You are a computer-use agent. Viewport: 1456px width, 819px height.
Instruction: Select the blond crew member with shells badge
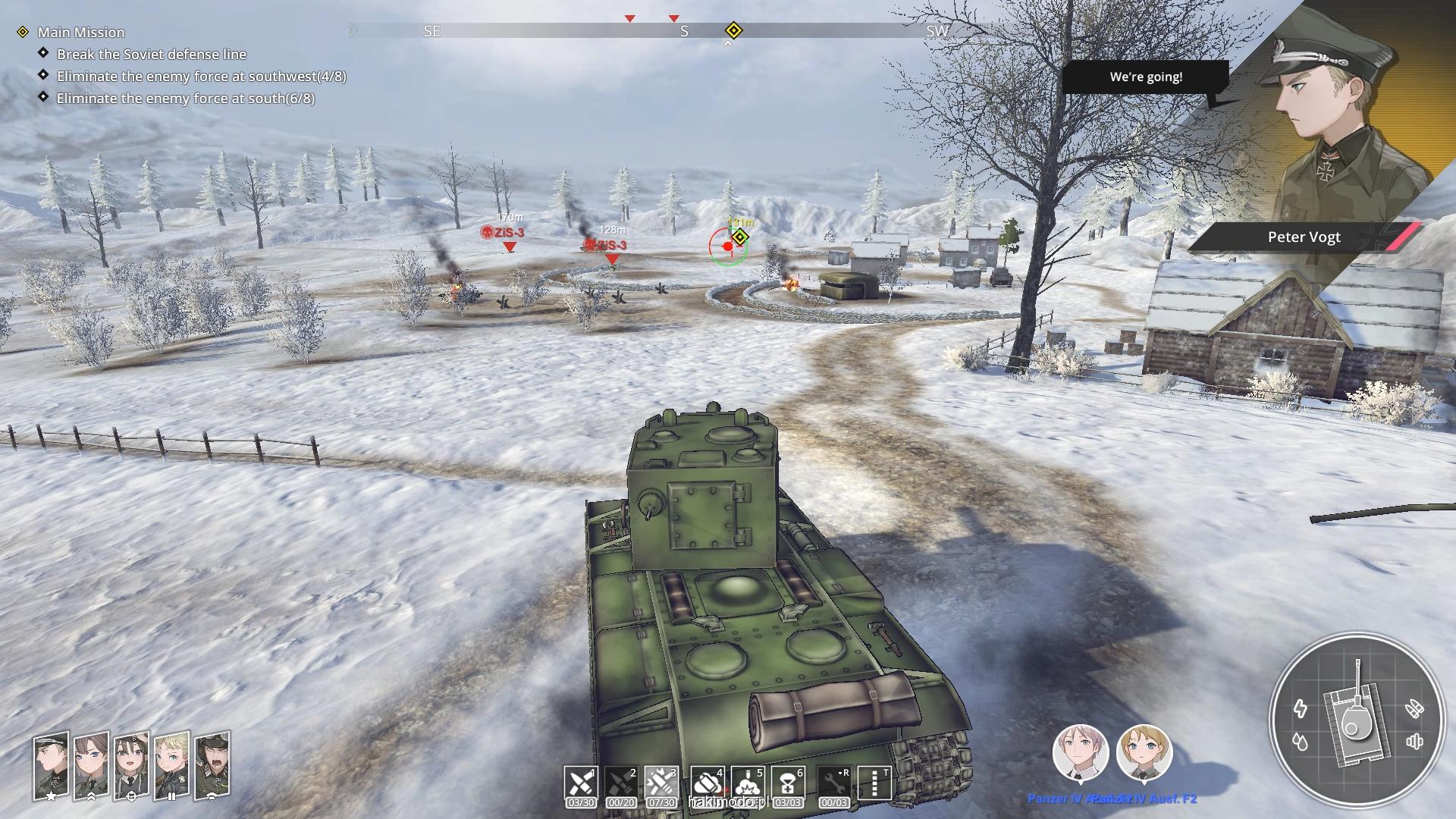point(171,766)
